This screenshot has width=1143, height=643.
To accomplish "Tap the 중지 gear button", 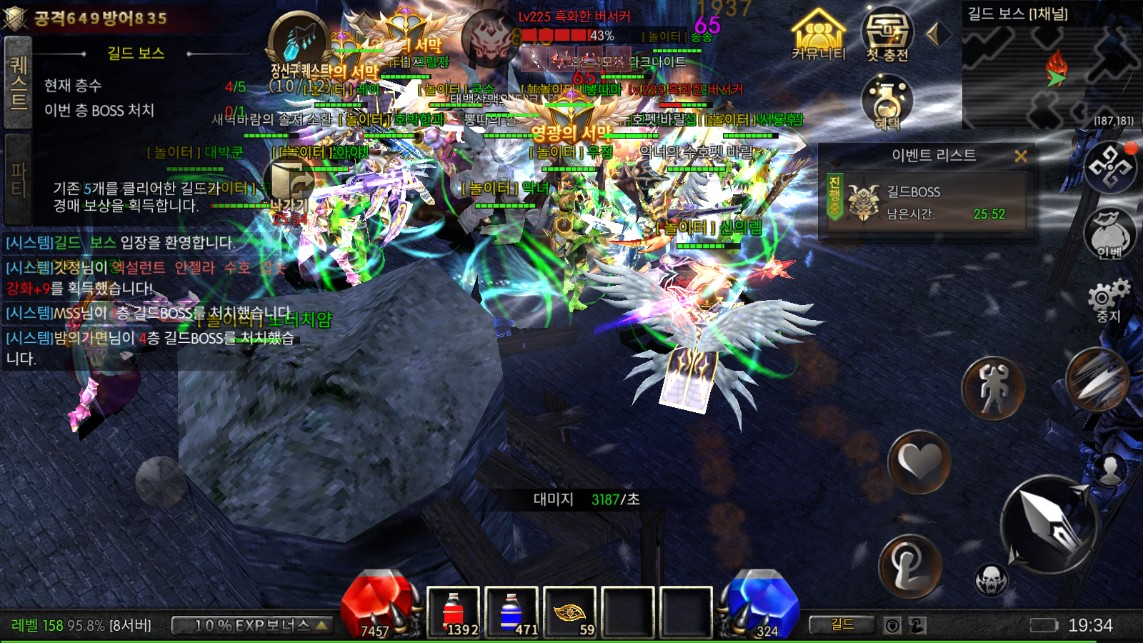I will tap(1108, 300).
